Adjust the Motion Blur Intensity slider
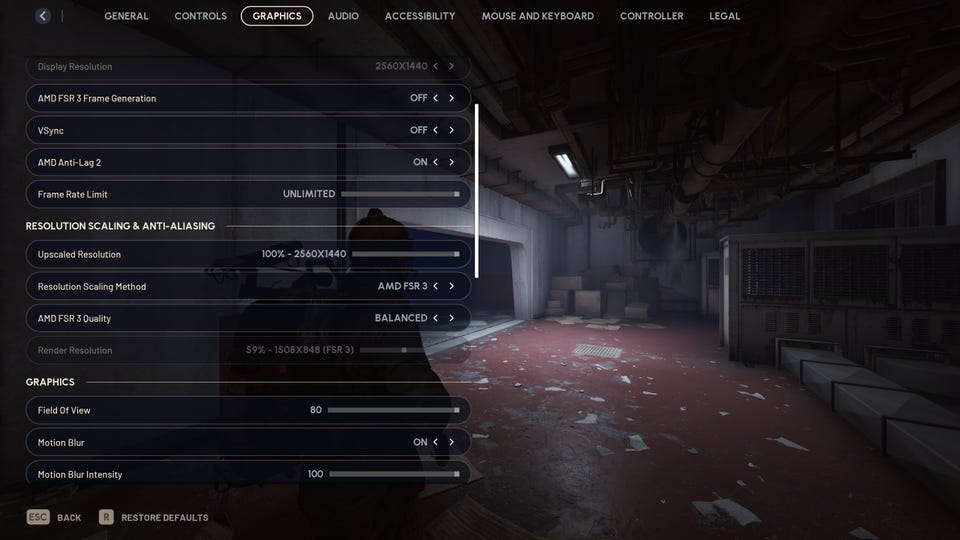 [x=393, y=474]
